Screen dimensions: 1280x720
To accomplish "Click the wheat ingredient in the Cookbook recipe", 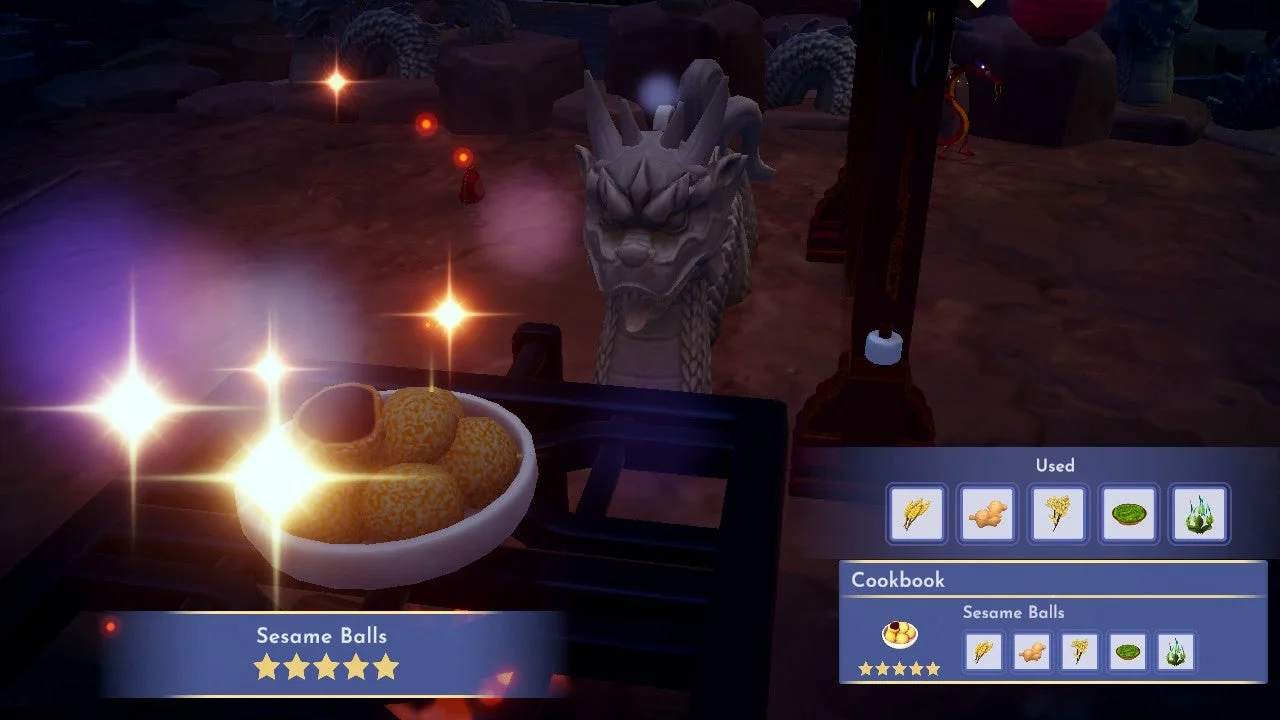I will coord(983,651).
